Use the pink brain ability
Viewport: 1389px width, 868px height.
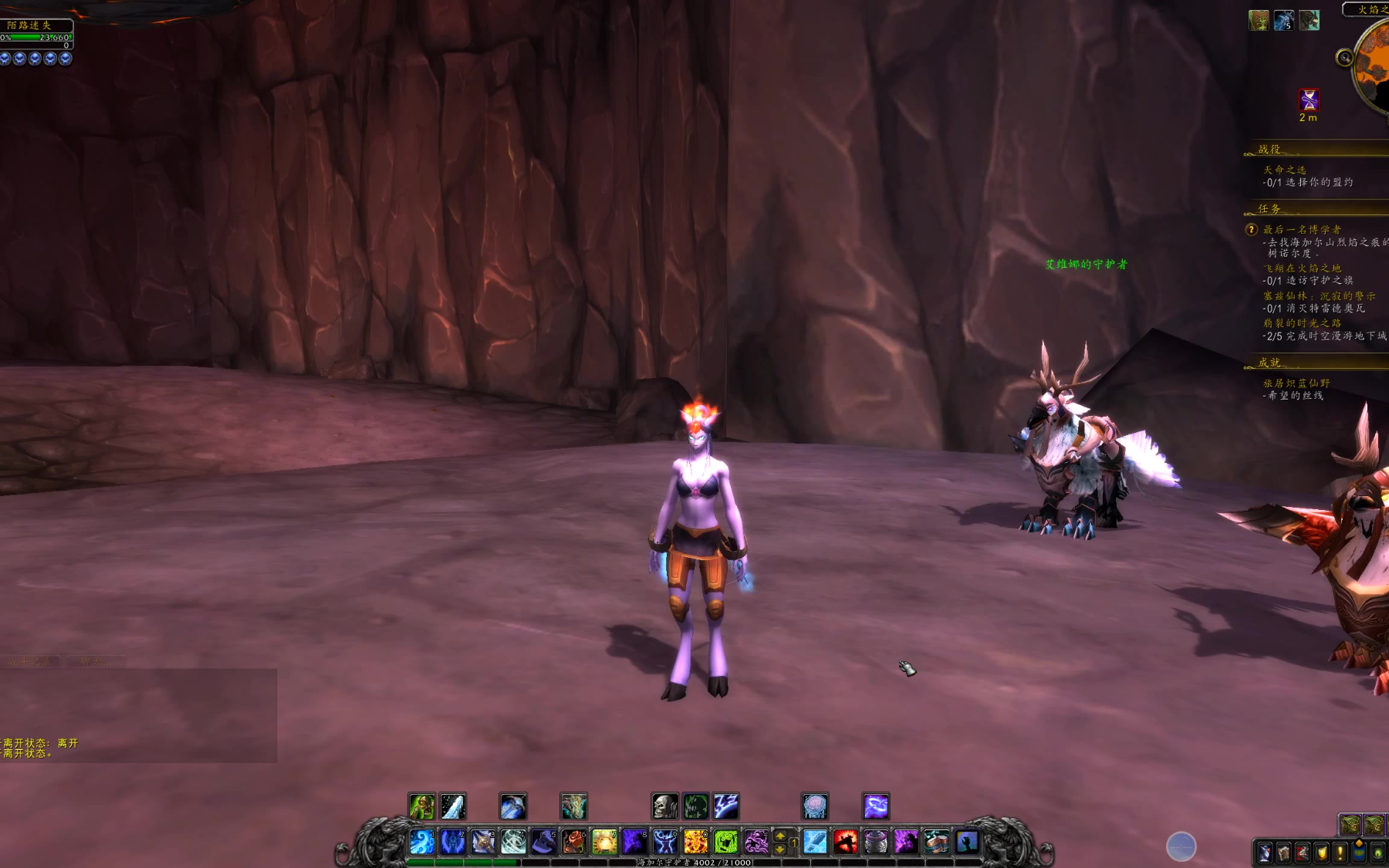[x=815, y=806]
